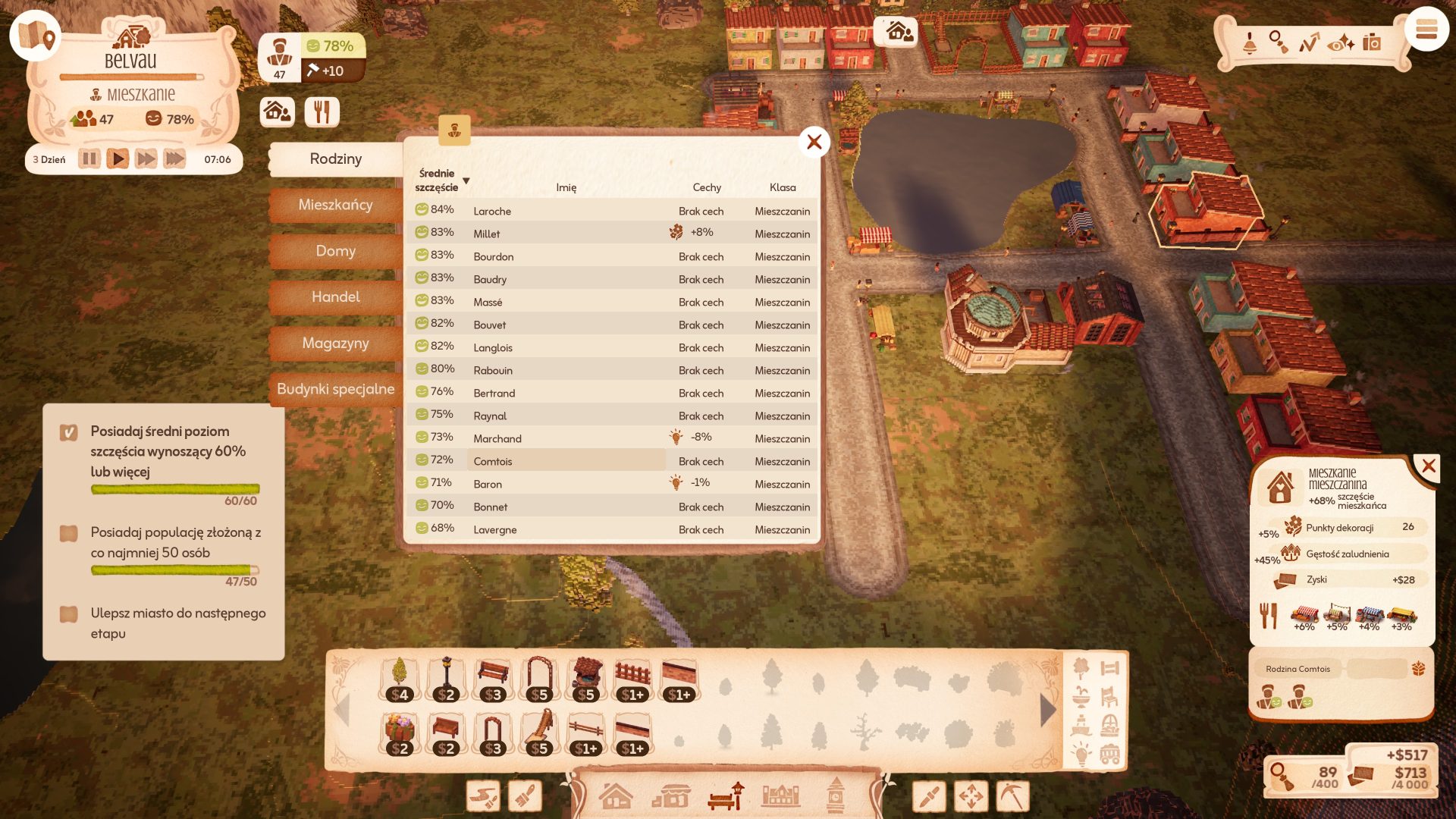Pick the park bench decoration costing $3

pyautogui.click(x=493, y=679)
